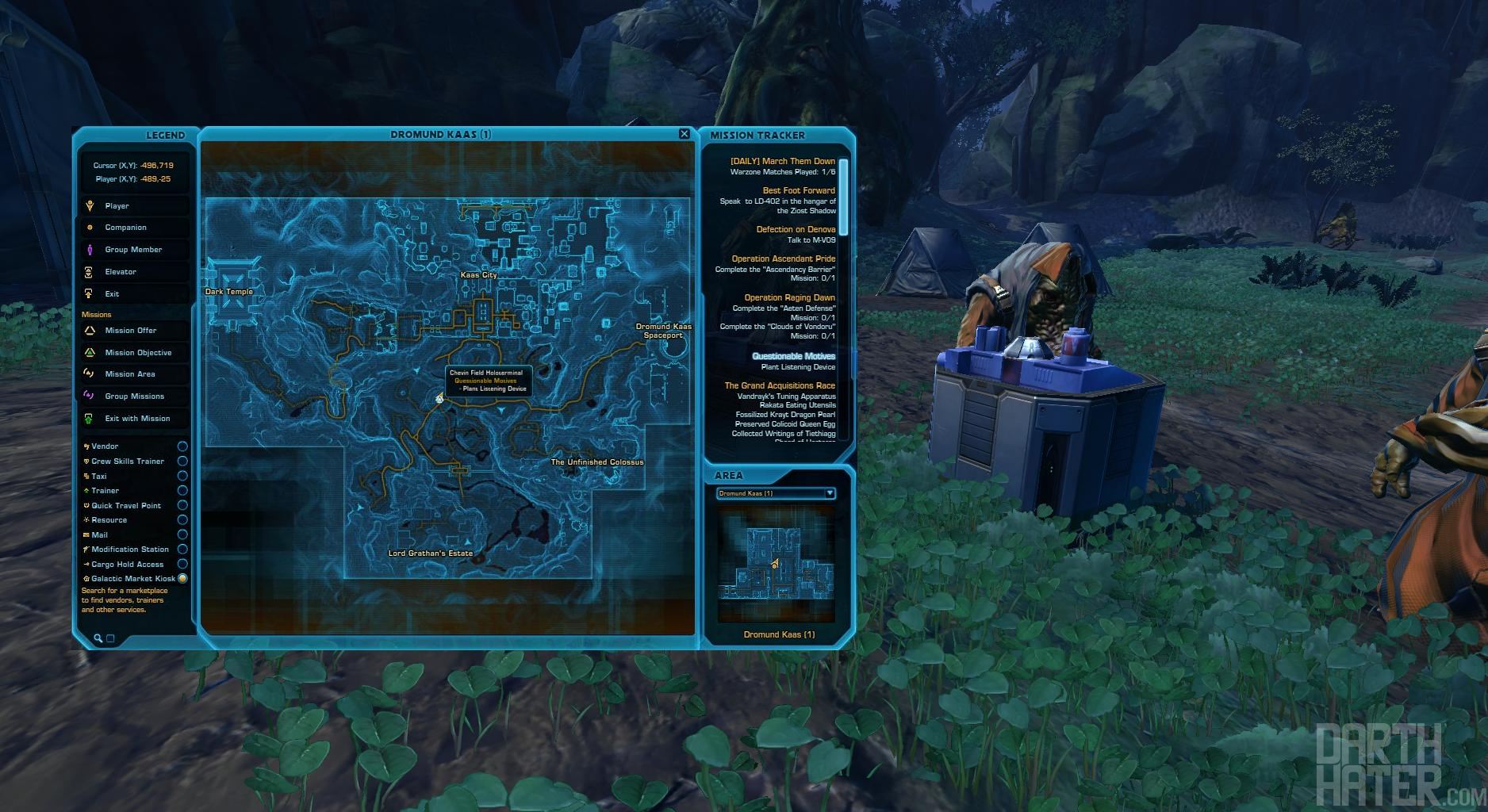Turn on the Resource filter

pos(182,520)
